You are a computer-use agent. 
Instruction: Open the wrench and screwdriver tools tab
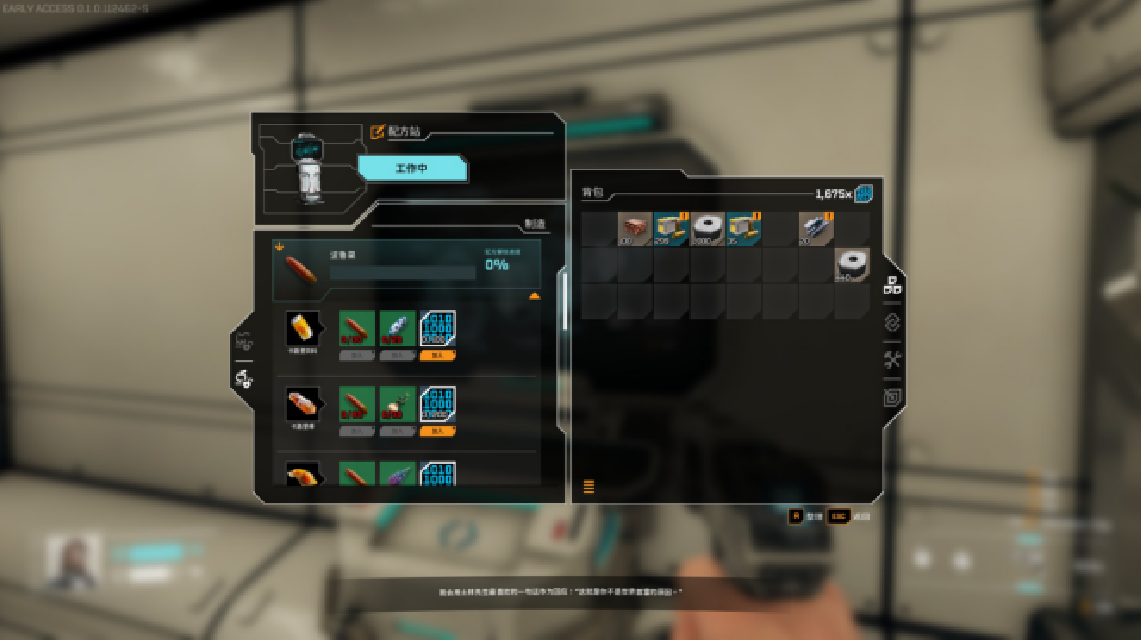[893, 360]
